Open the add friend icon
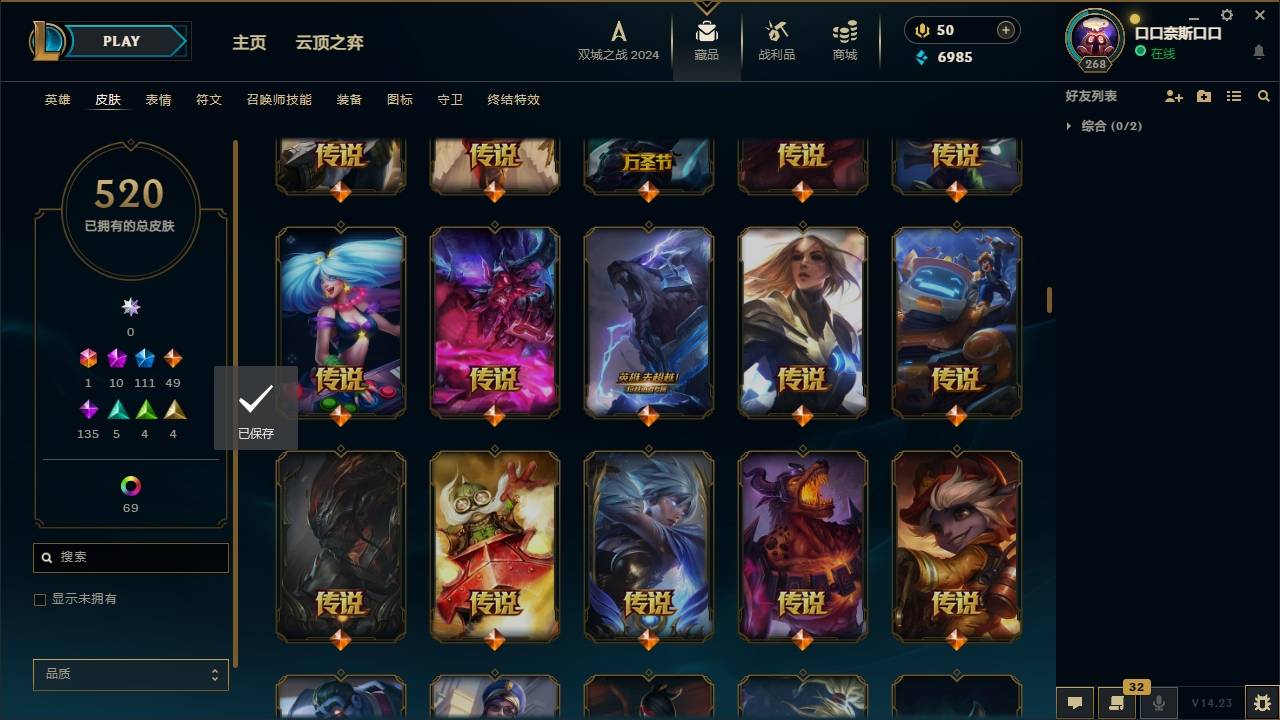This screenshot has width=1280, height=720. [1174, 96]
